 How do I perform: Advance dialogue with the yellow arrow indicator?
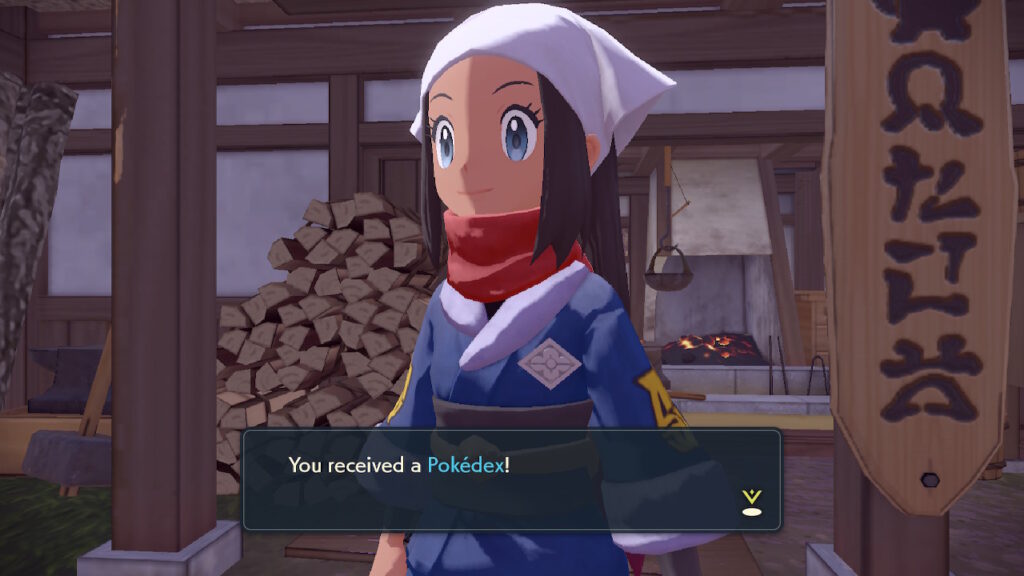point(751,501)
